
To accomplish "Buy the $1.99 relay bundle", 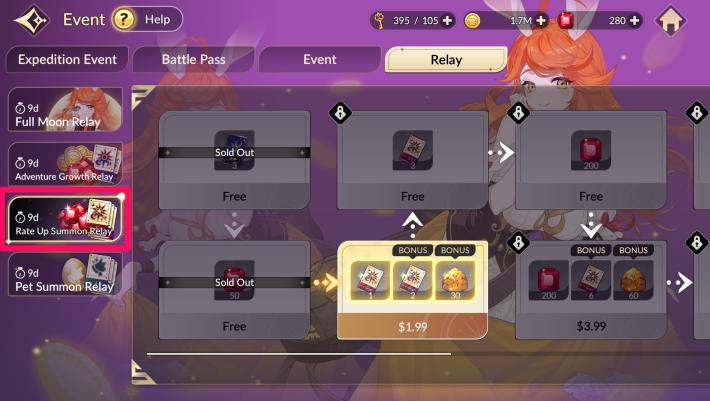I will [412, 326].
